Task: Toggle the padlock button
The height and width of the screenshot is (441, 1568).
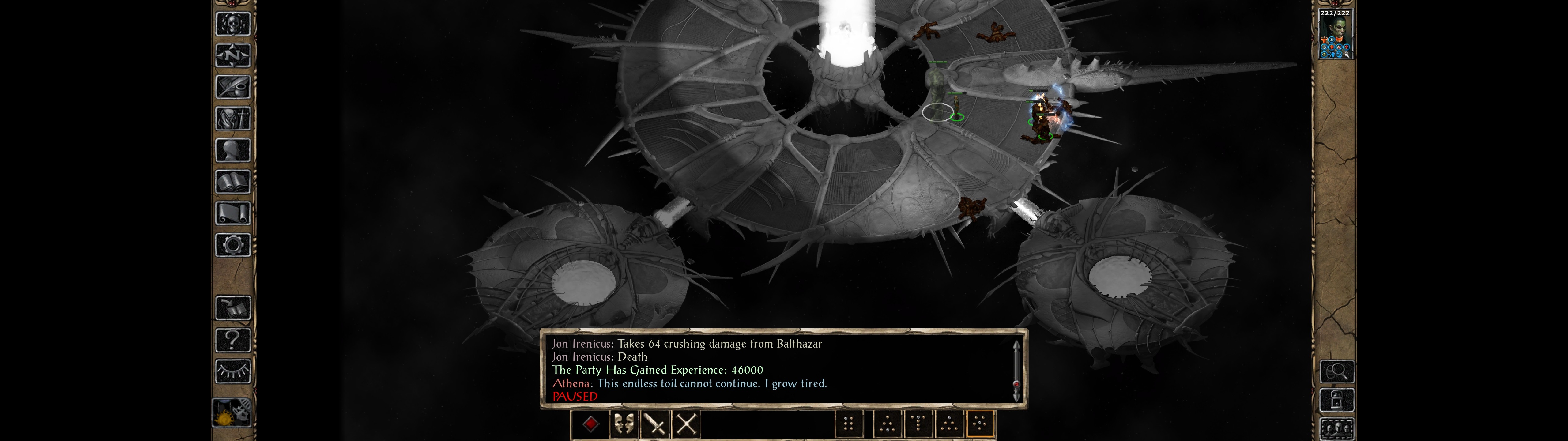Action: click(x=1337, y=401)
